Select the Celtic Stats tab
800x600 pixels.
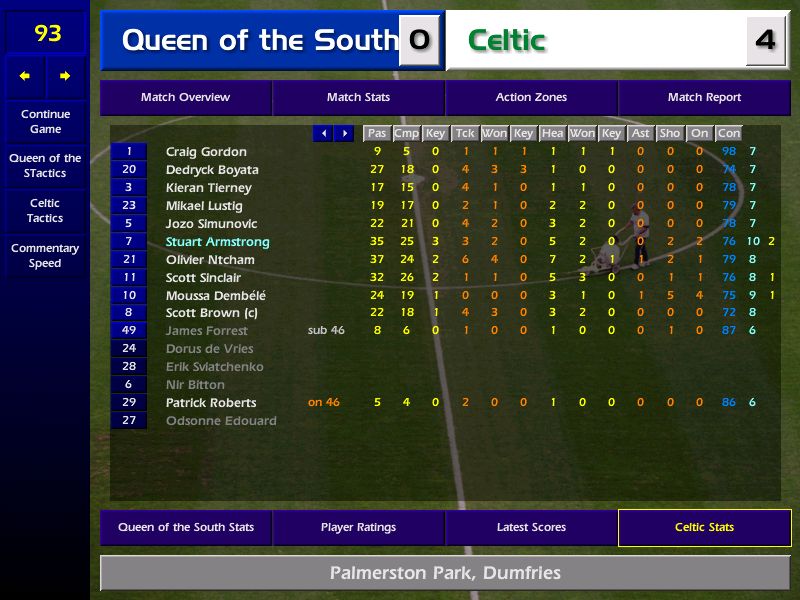[704, 527]
